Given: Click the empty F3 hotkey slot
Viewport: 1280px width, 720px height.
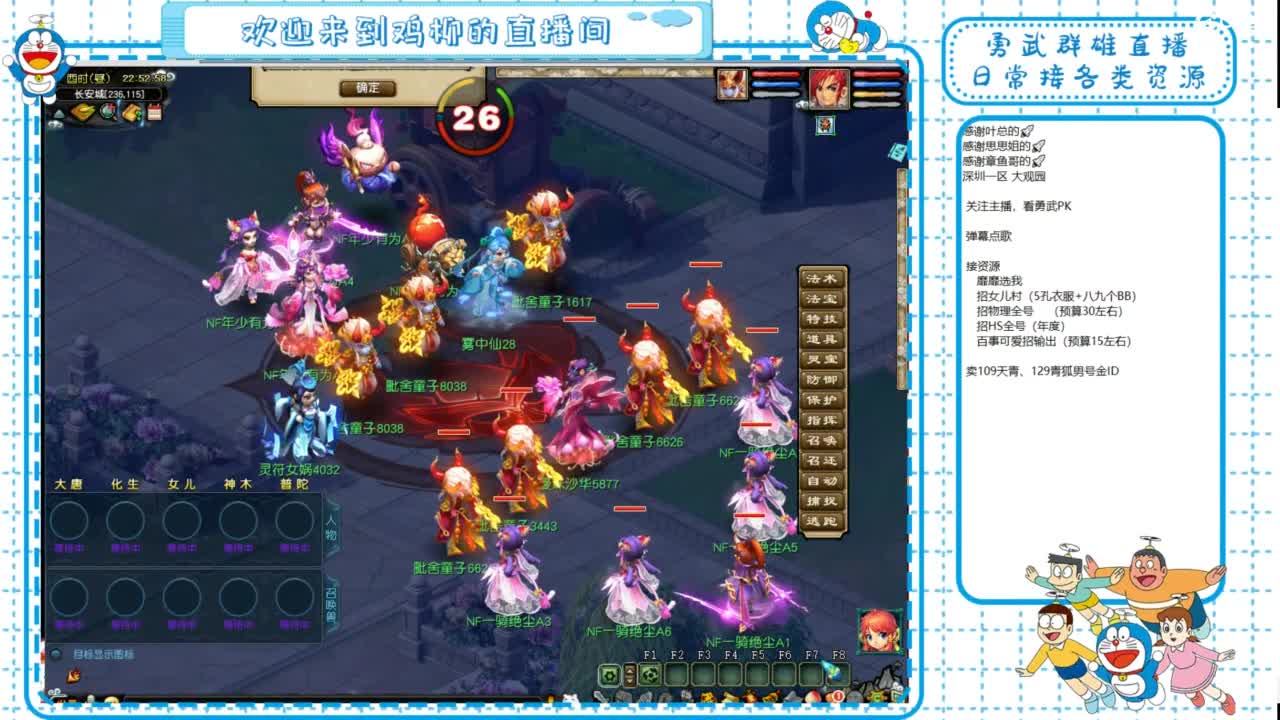Looking at the screenshot, I should click(x=703, y=674).
